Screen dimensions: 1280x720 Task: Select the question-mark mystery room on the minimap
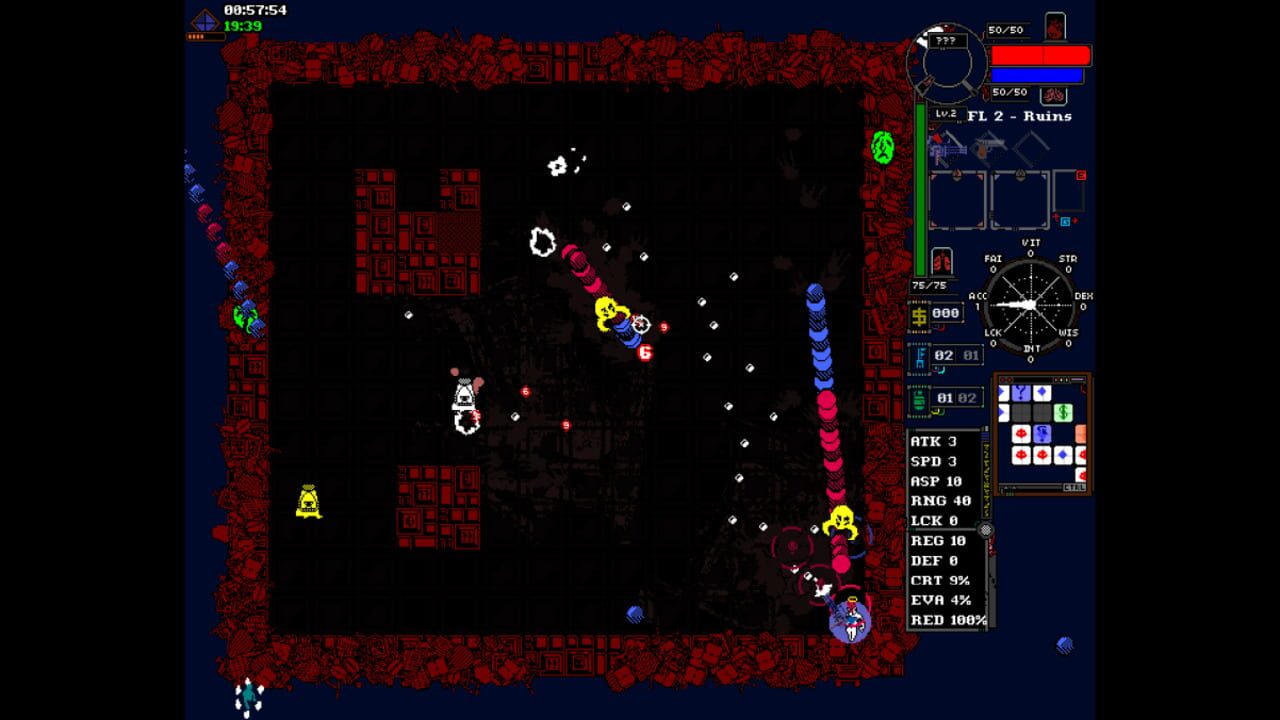click(1021, 393)
